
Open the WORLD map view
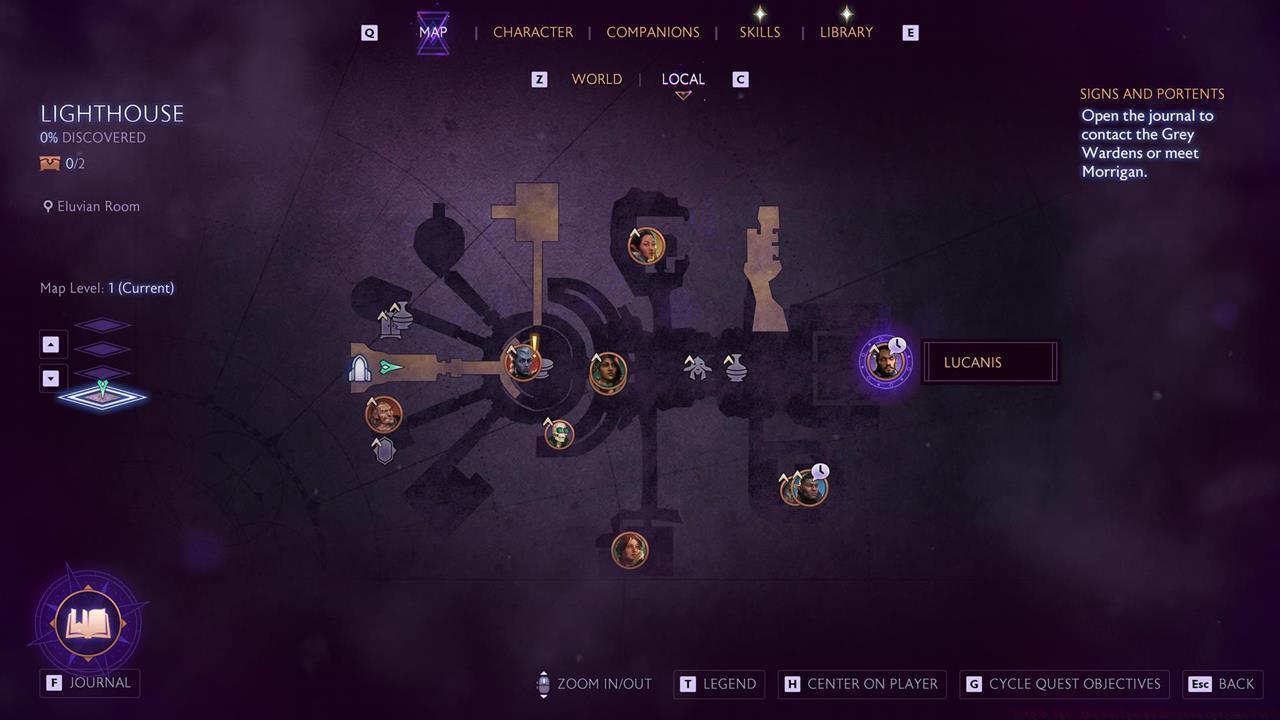pos(597,79)
